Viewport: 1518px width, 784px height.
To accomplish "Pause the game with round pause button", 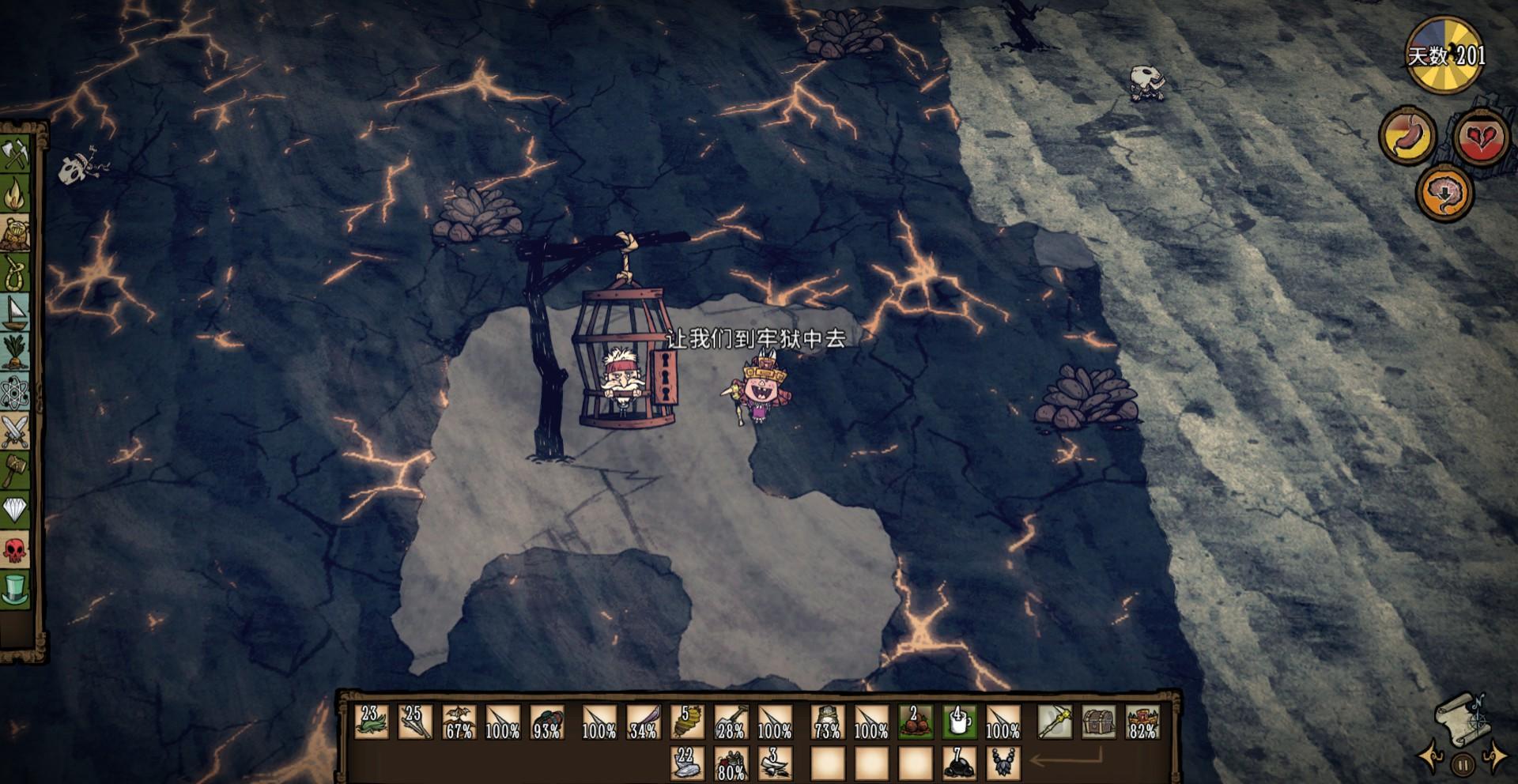I will pyautogui.click(x=1463, y=765).
